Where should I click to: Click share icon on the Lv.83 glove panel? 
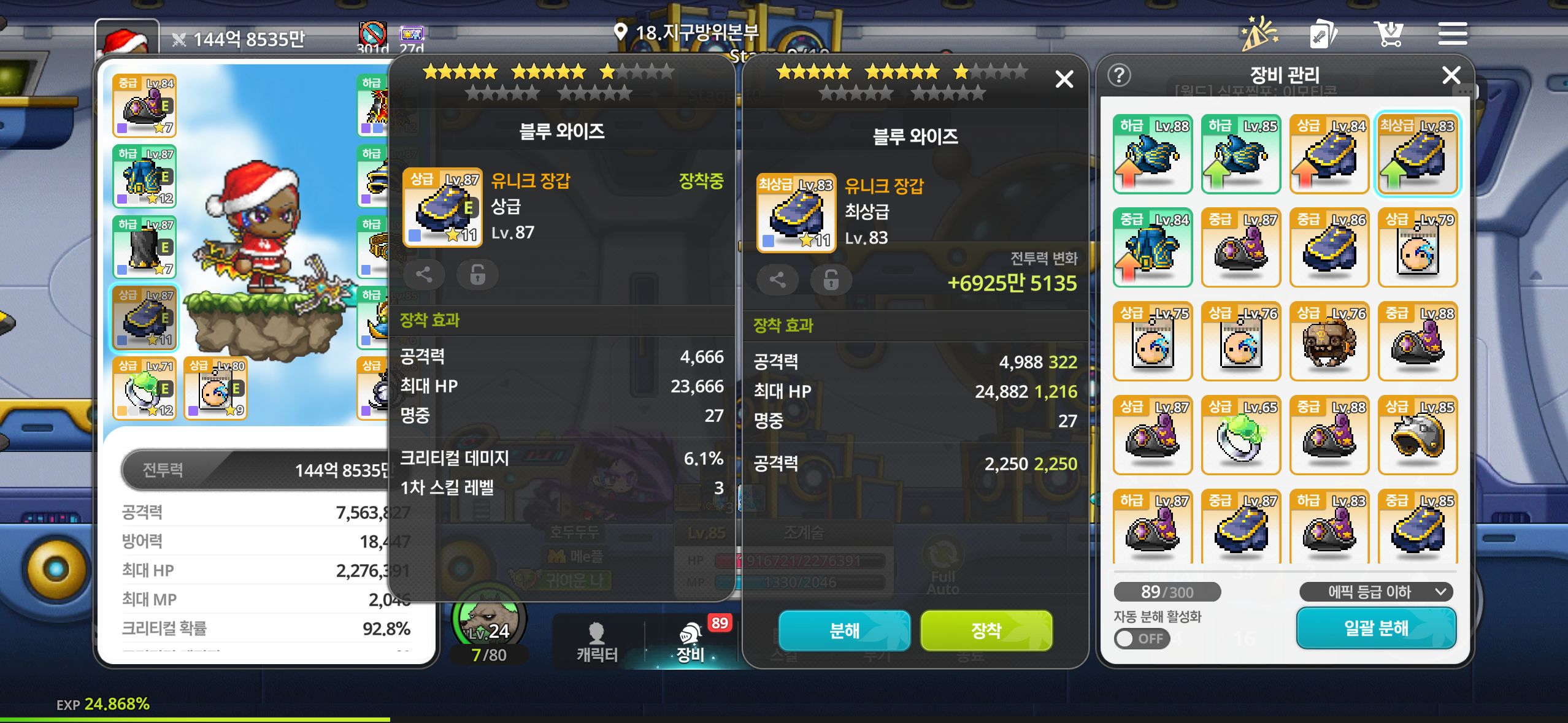point(777,280)
